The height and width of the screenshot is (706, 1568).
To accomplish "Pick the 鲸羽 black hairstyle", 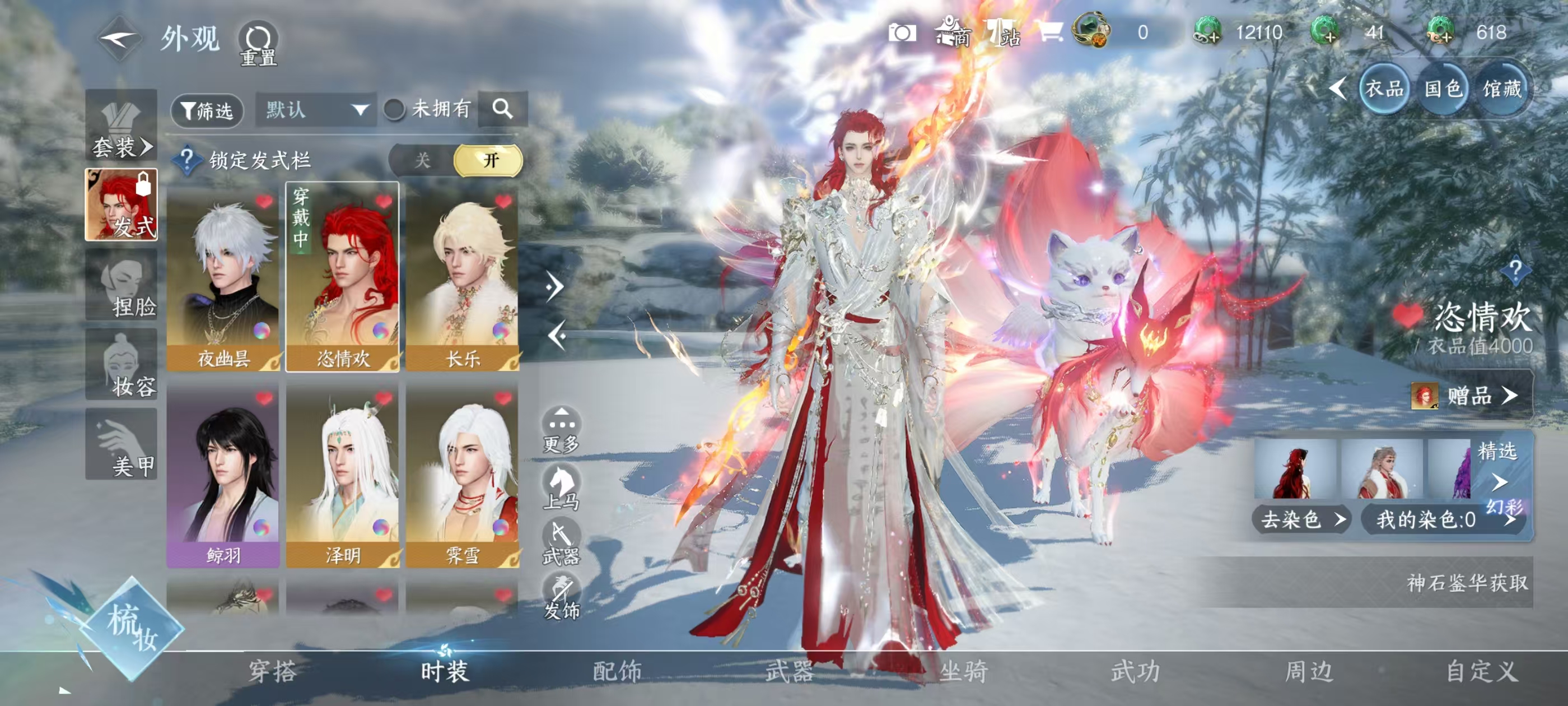I will (x=223, y=475).
